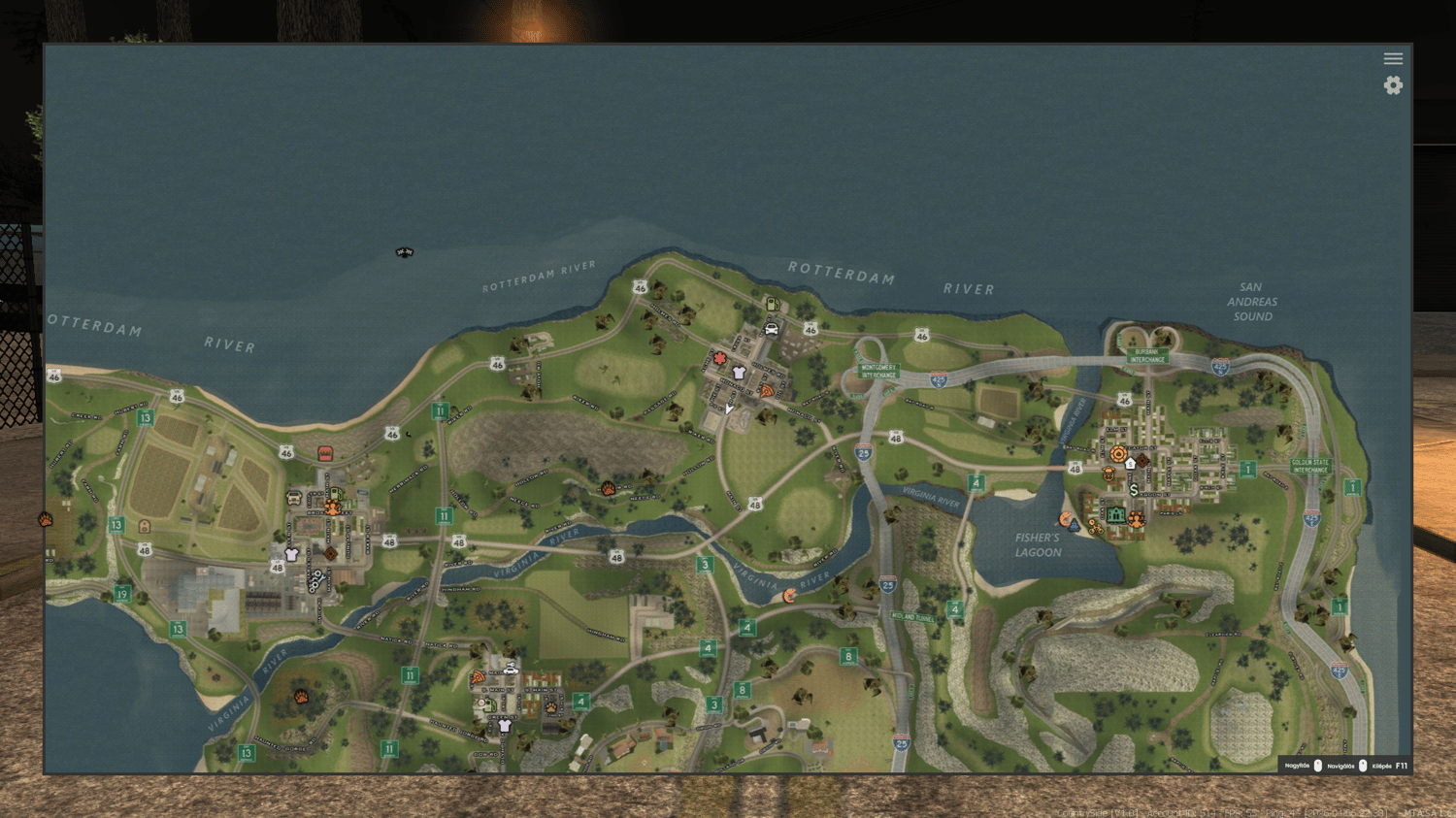The width and height of the screenshot is (1456, 818).
Task: Select the black marker on Rotterdam River
Action: click(x=405, y=252)
